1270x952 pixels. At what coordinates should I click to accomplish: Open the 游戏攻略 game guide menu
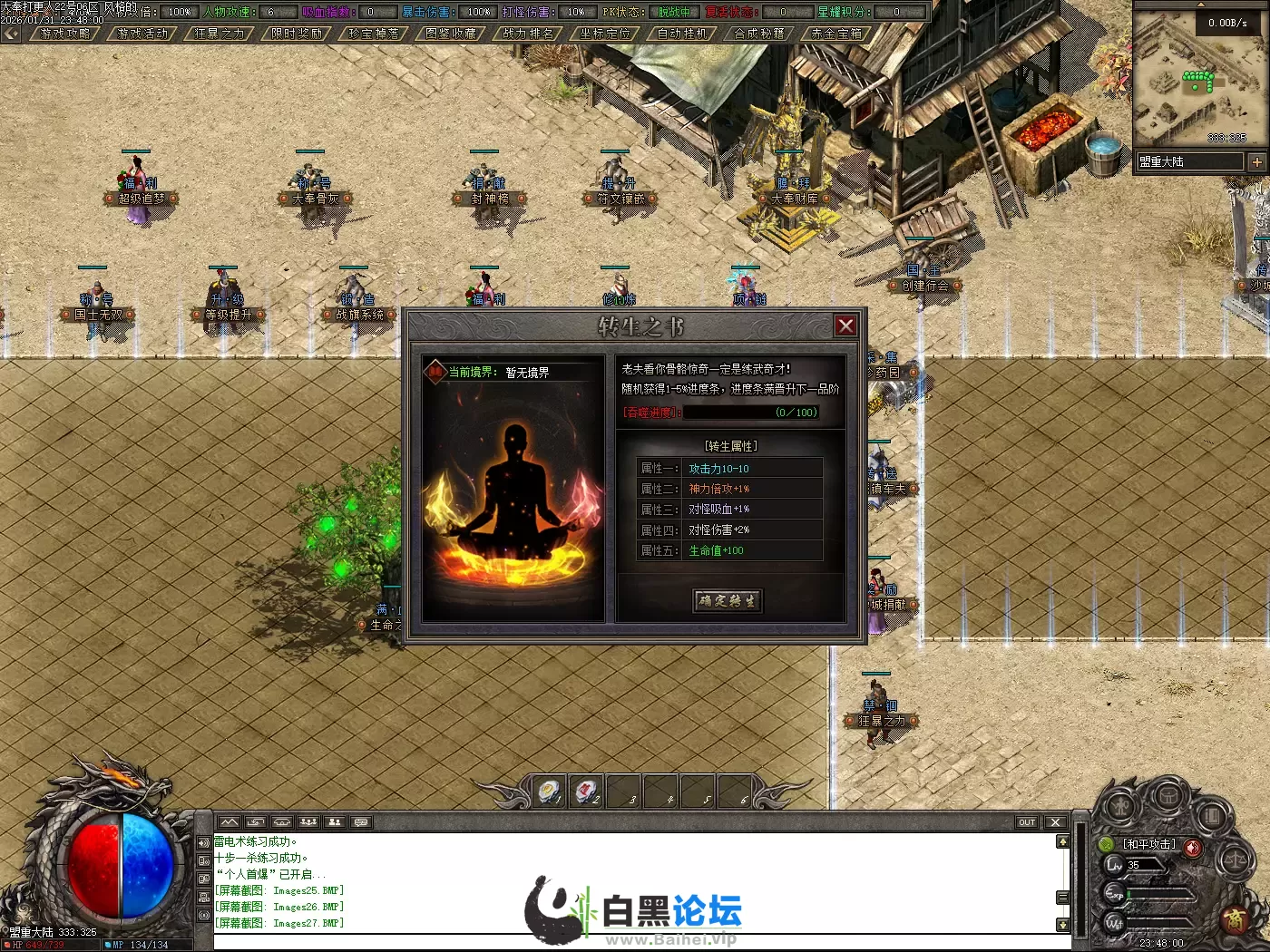[x=65, y=34]
